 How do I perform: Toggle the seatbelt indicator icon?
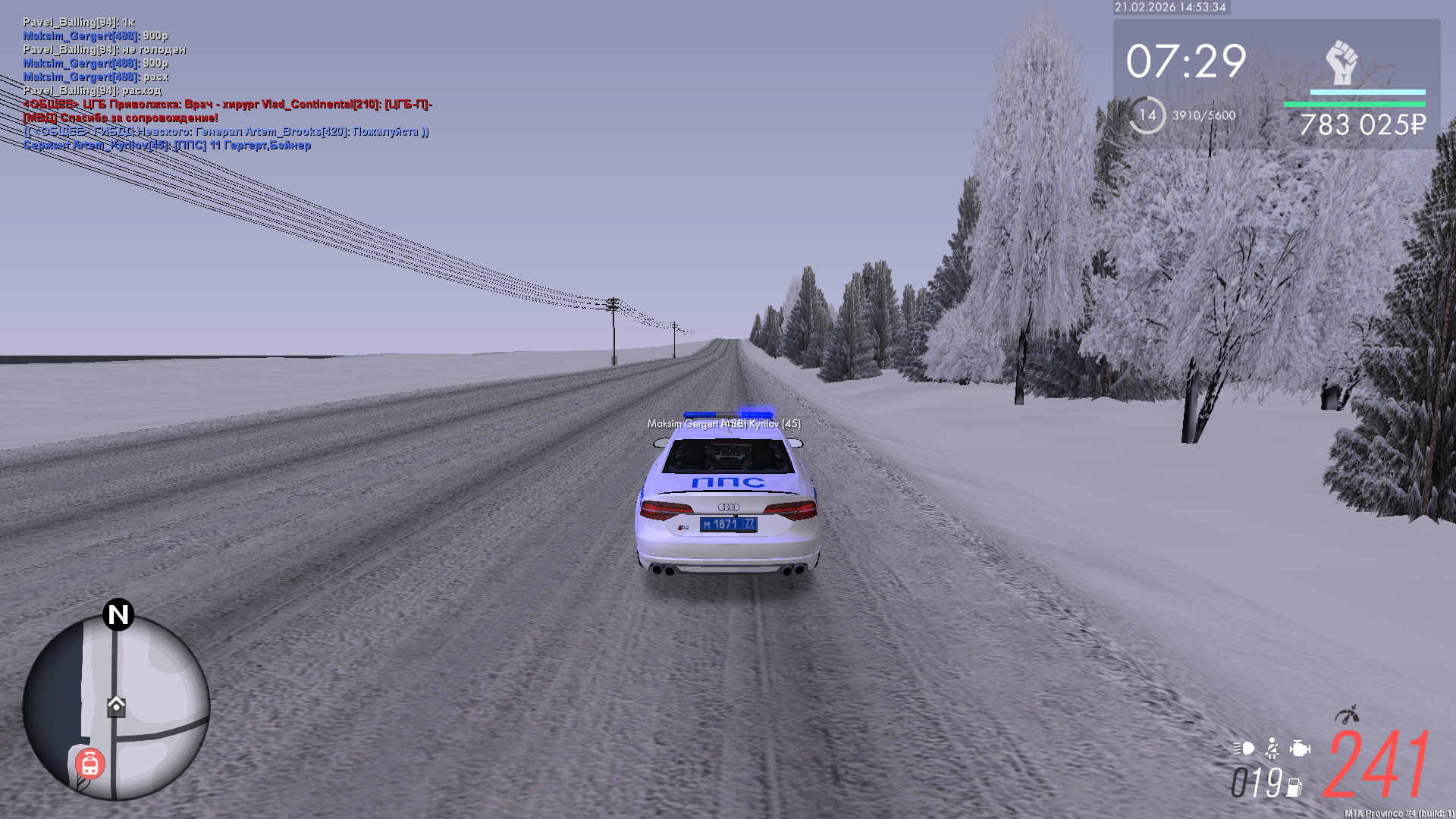pos(1272,748)
